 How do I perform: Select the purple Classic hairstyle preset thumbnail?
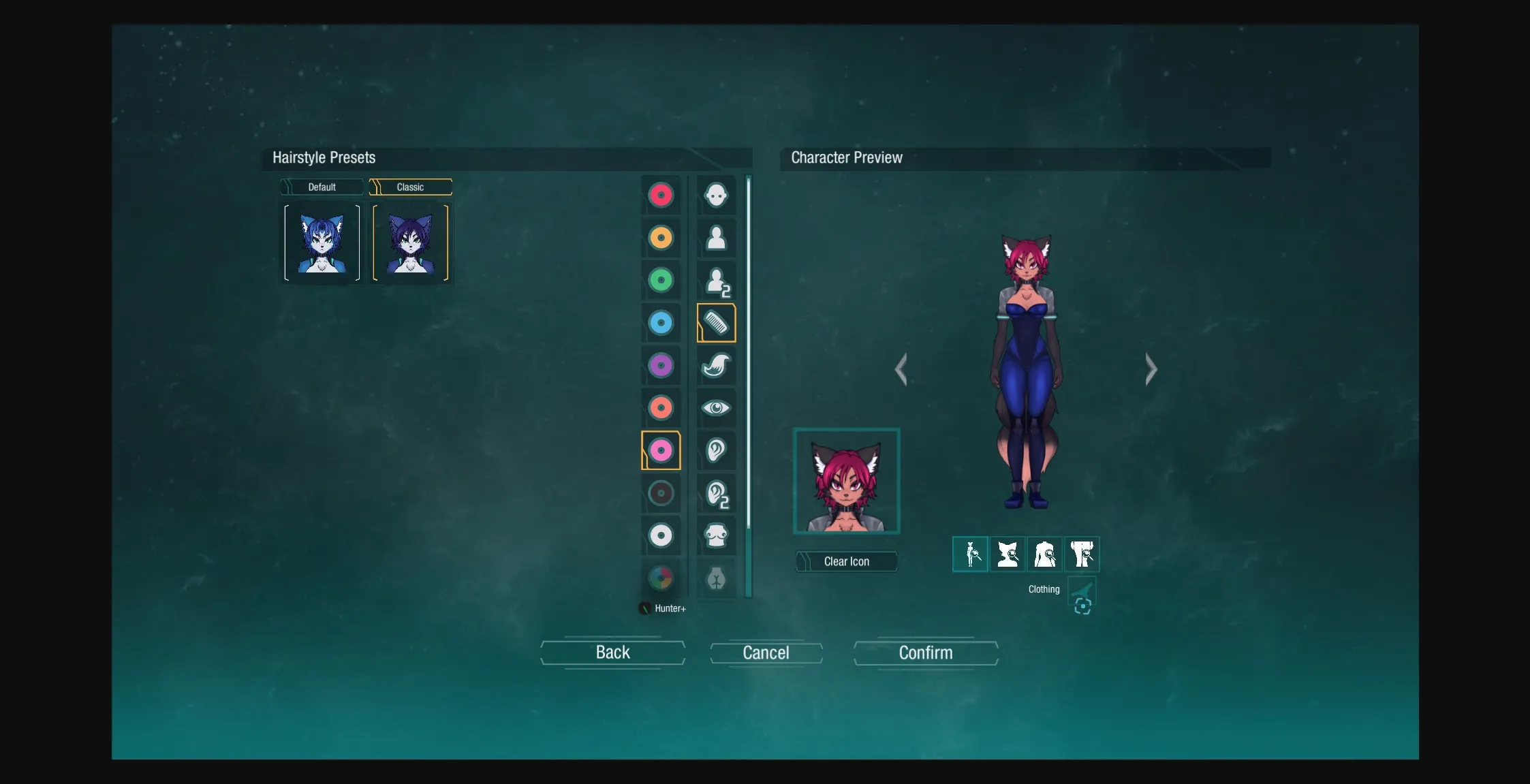[410, 242]
